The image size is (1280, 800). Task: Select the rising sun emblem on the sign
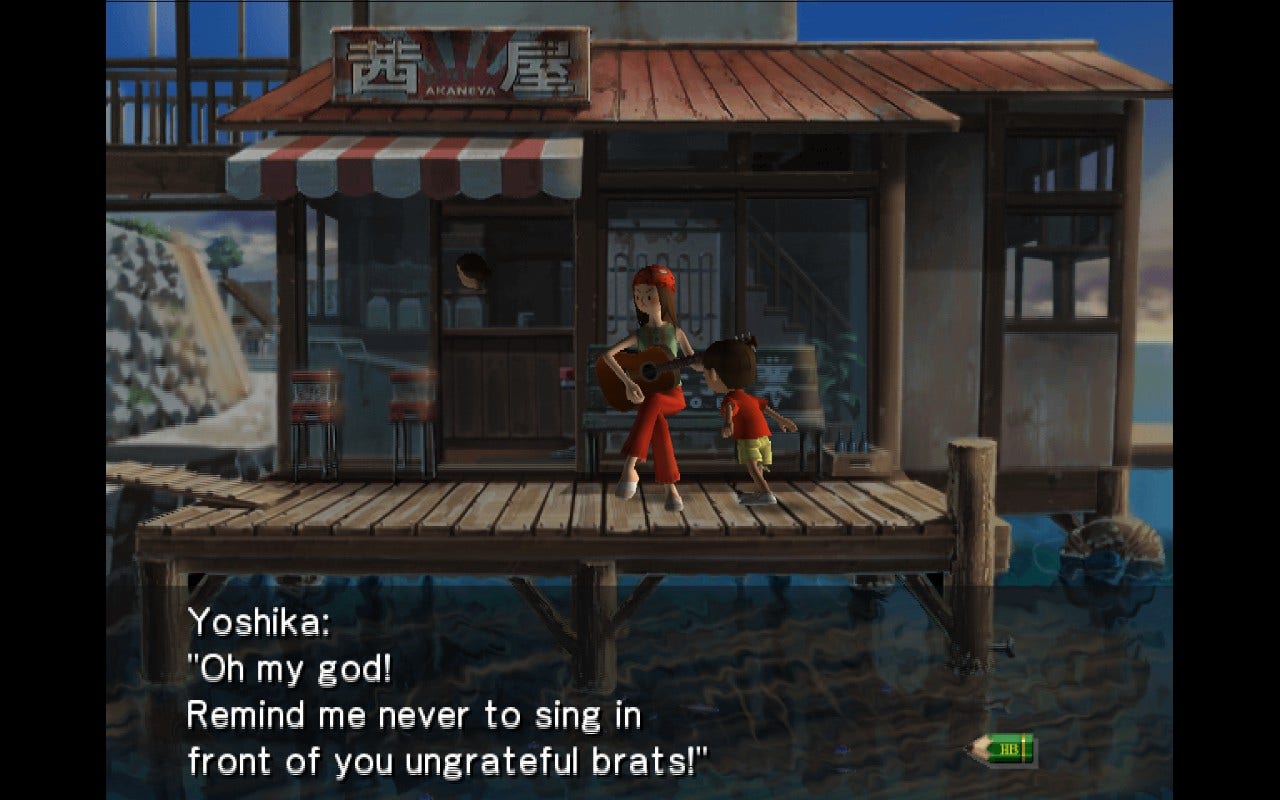pos(462,62)
